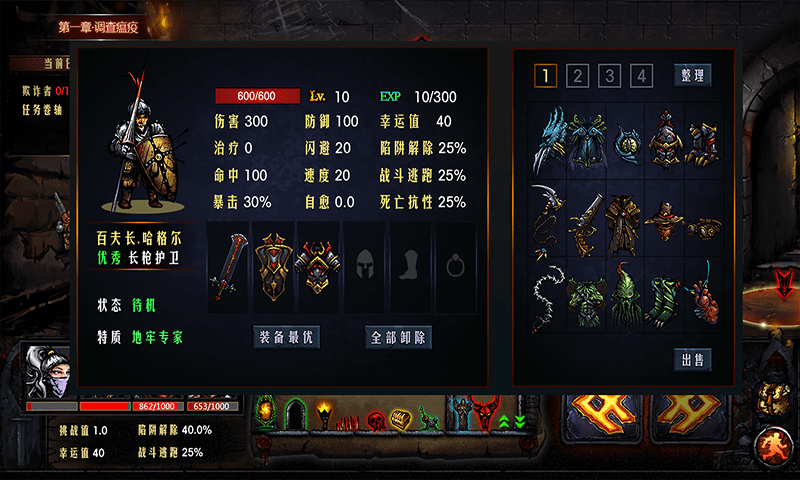Select inventory page 1 tab
Screen dimensions: 800x480
click(x=546, y=76)
